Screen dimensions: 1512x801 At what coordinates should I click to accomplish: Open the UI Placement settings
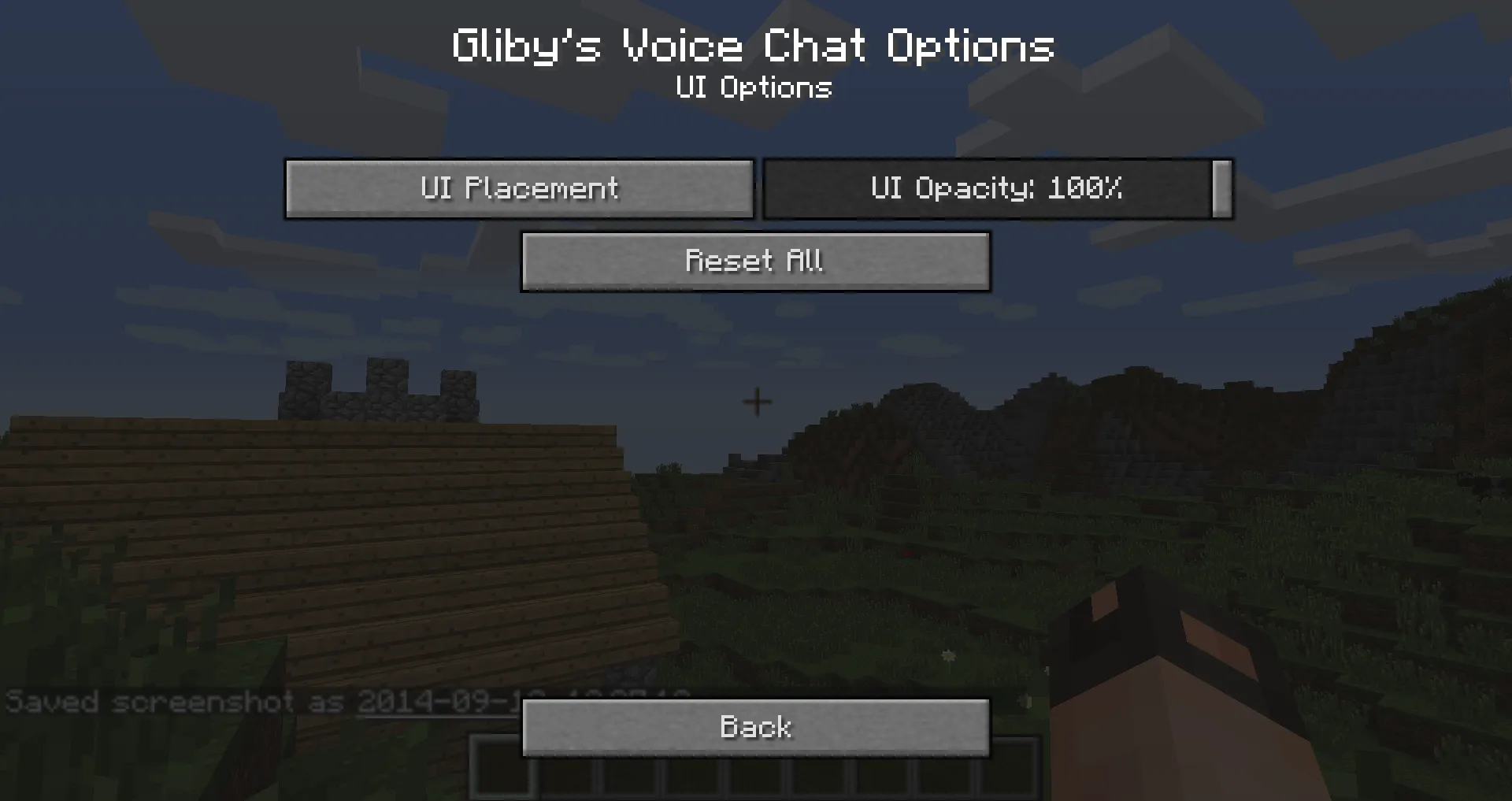coord(520,188)
